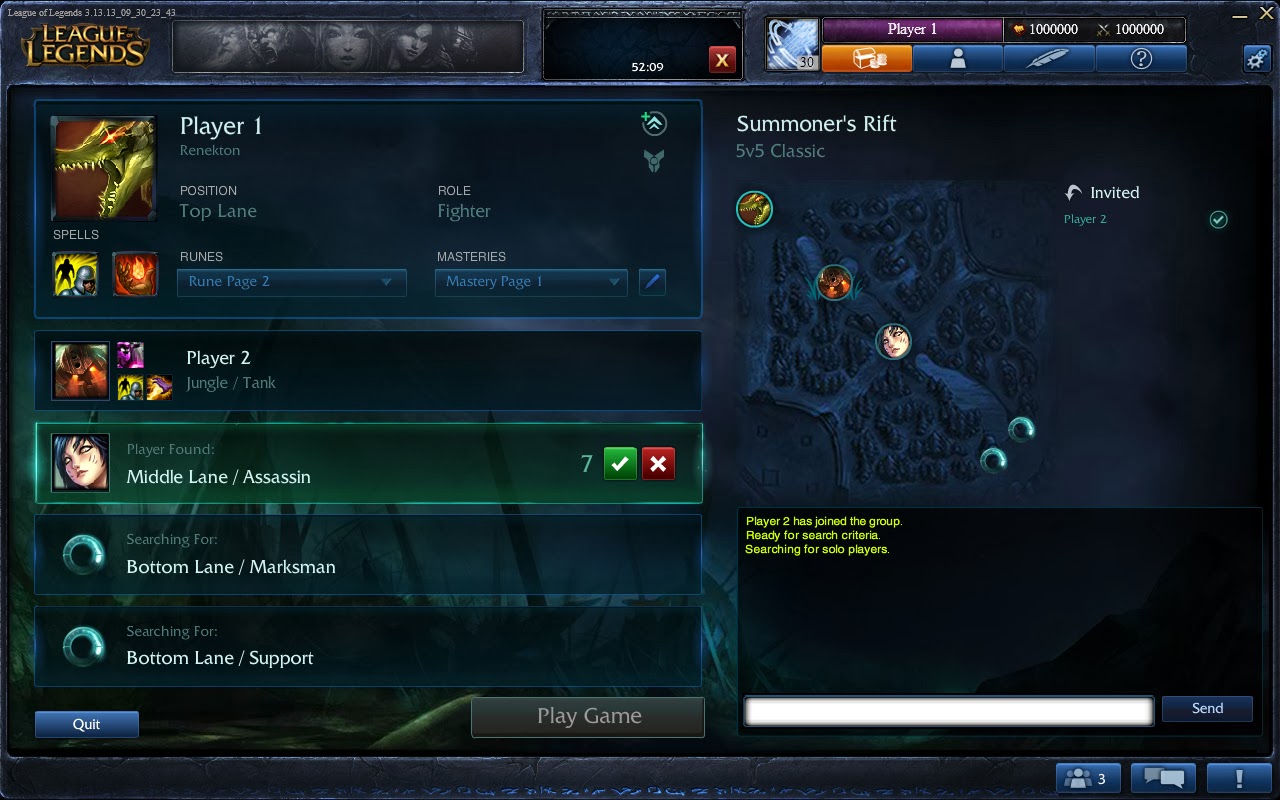Viewport: 1280px width, 800px height.
Task: Open the friends list button
Action: 1087,778
